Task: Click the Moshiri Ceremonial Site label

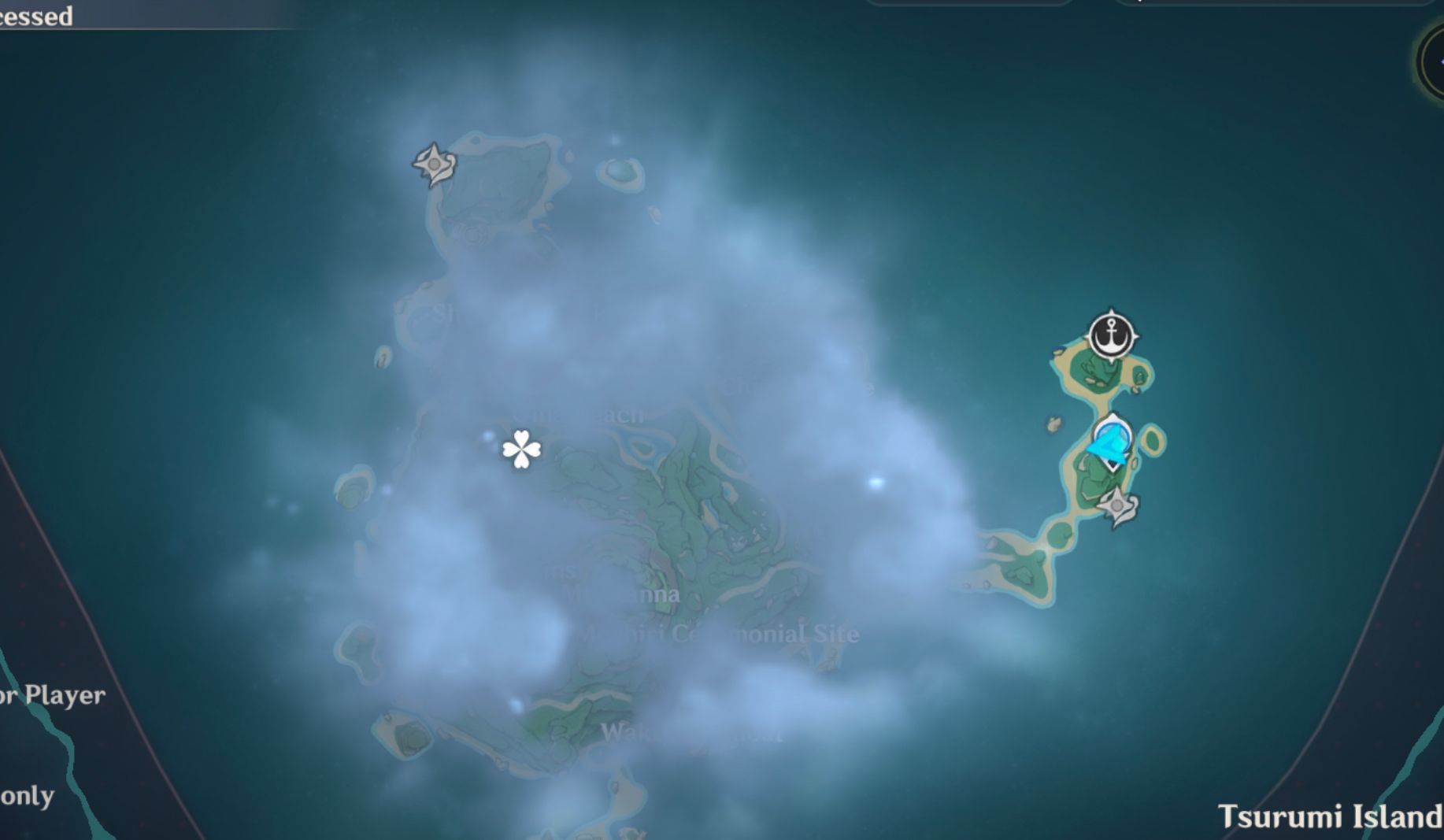Action: 720,633
